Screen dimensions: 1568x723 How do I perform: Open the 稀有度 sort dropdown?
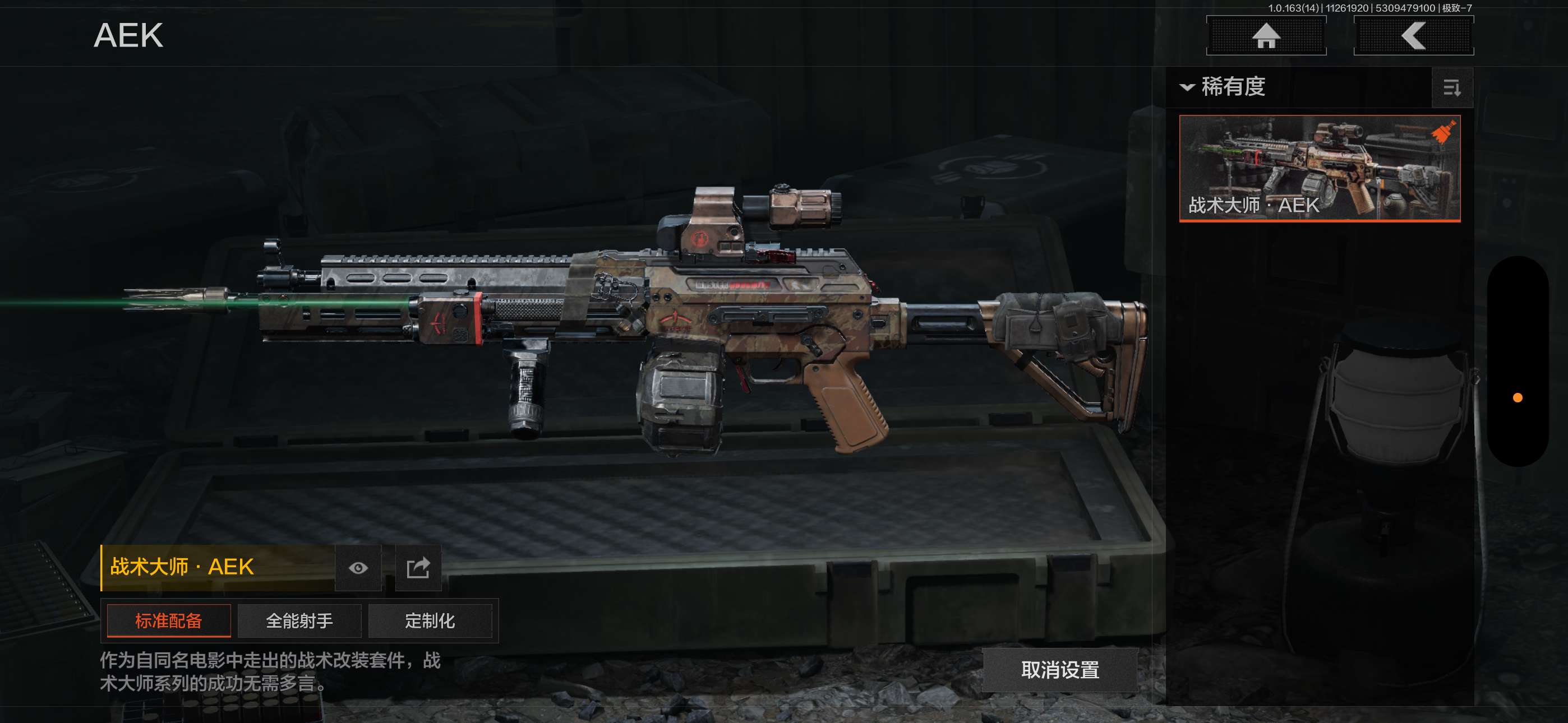pyautogui.click(x=1224, y=87)
